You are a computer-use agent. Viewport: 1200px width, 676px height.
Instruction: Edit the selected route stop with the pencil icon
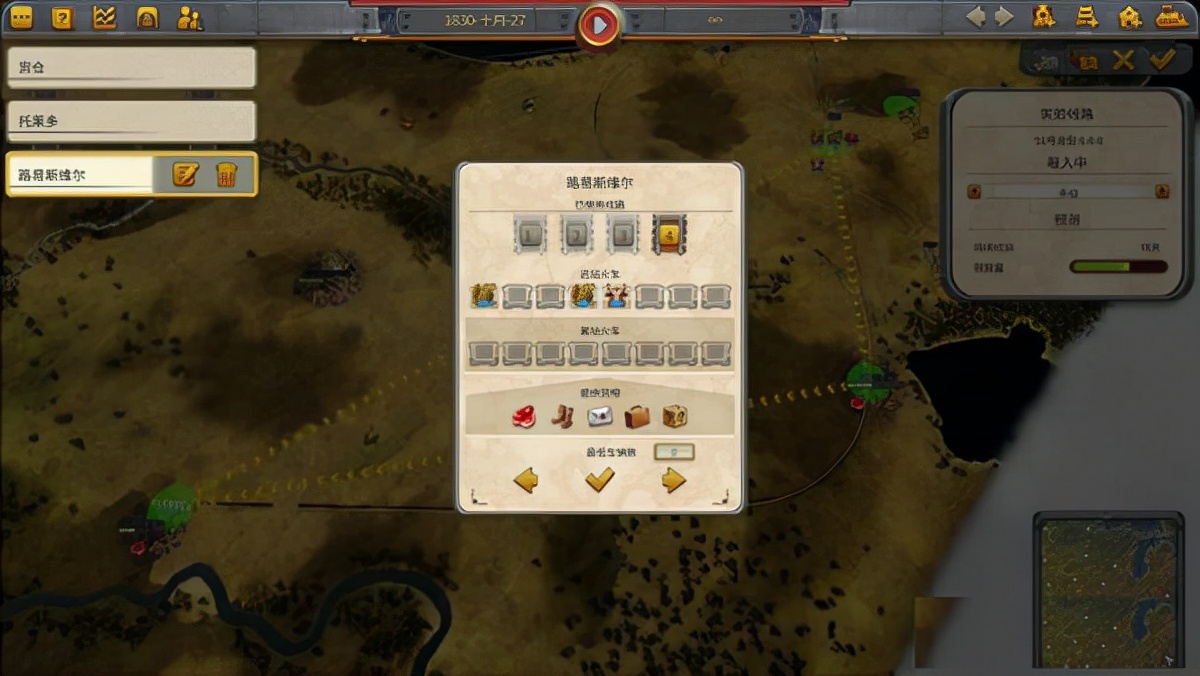pyautogui.click(x=184, y=174)
